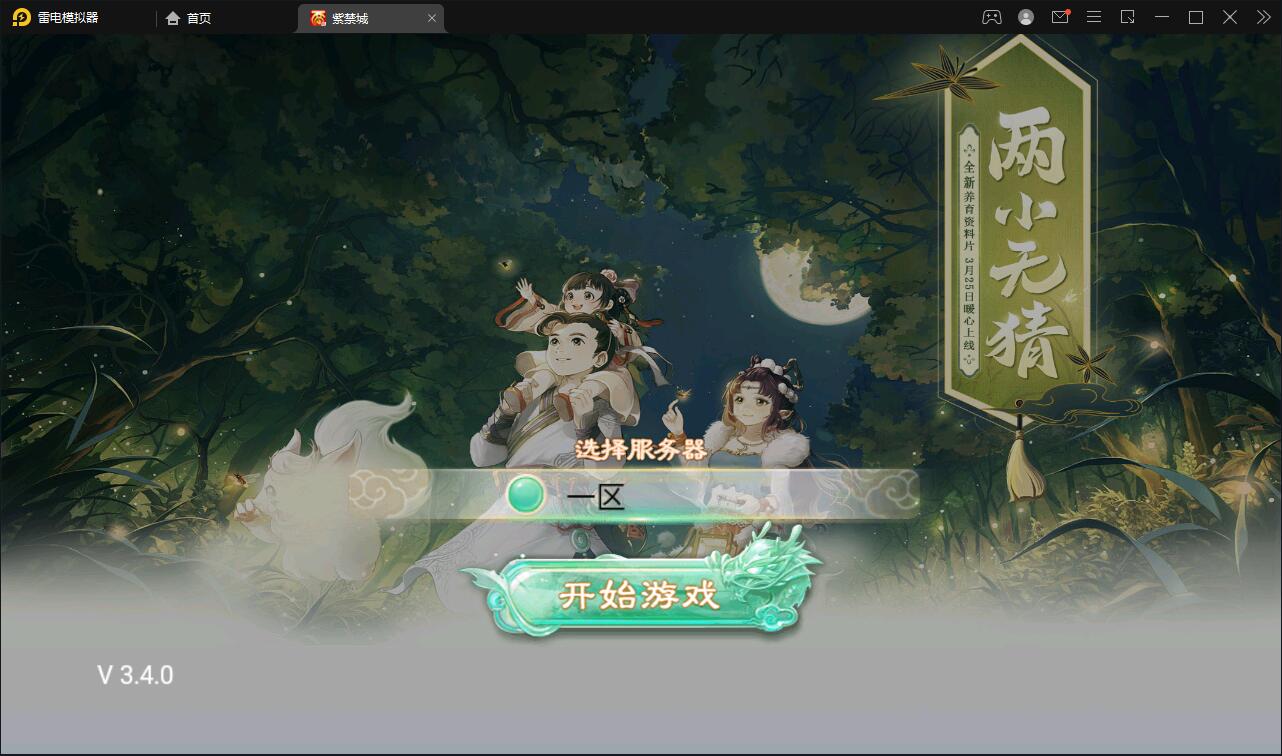This screenshot has height=756, width=1282.
Task: Close the 紫禁城 tab with its X
Action: coord(432,17)
